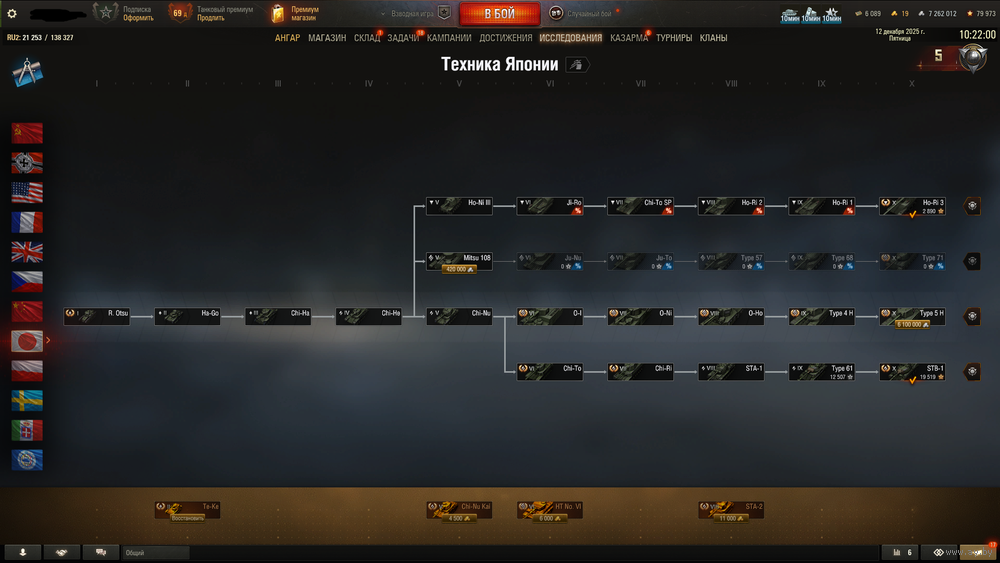1000x563 pixels.
Task: Open the Премиум магазин shop
Action: pyautogui.click(x=294, y=13)
